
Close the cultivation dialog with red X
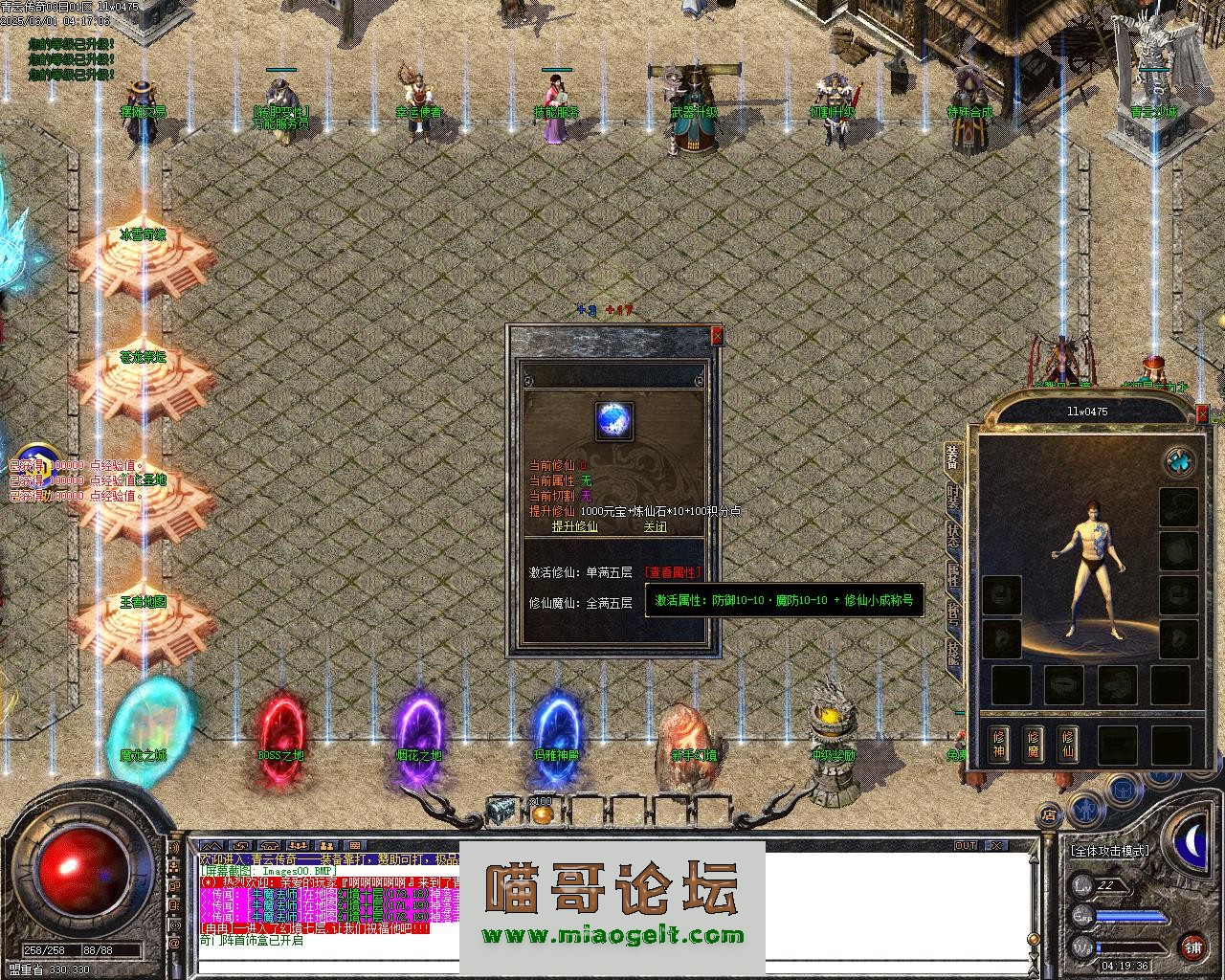pyautogui.click(x=717, y=336)
